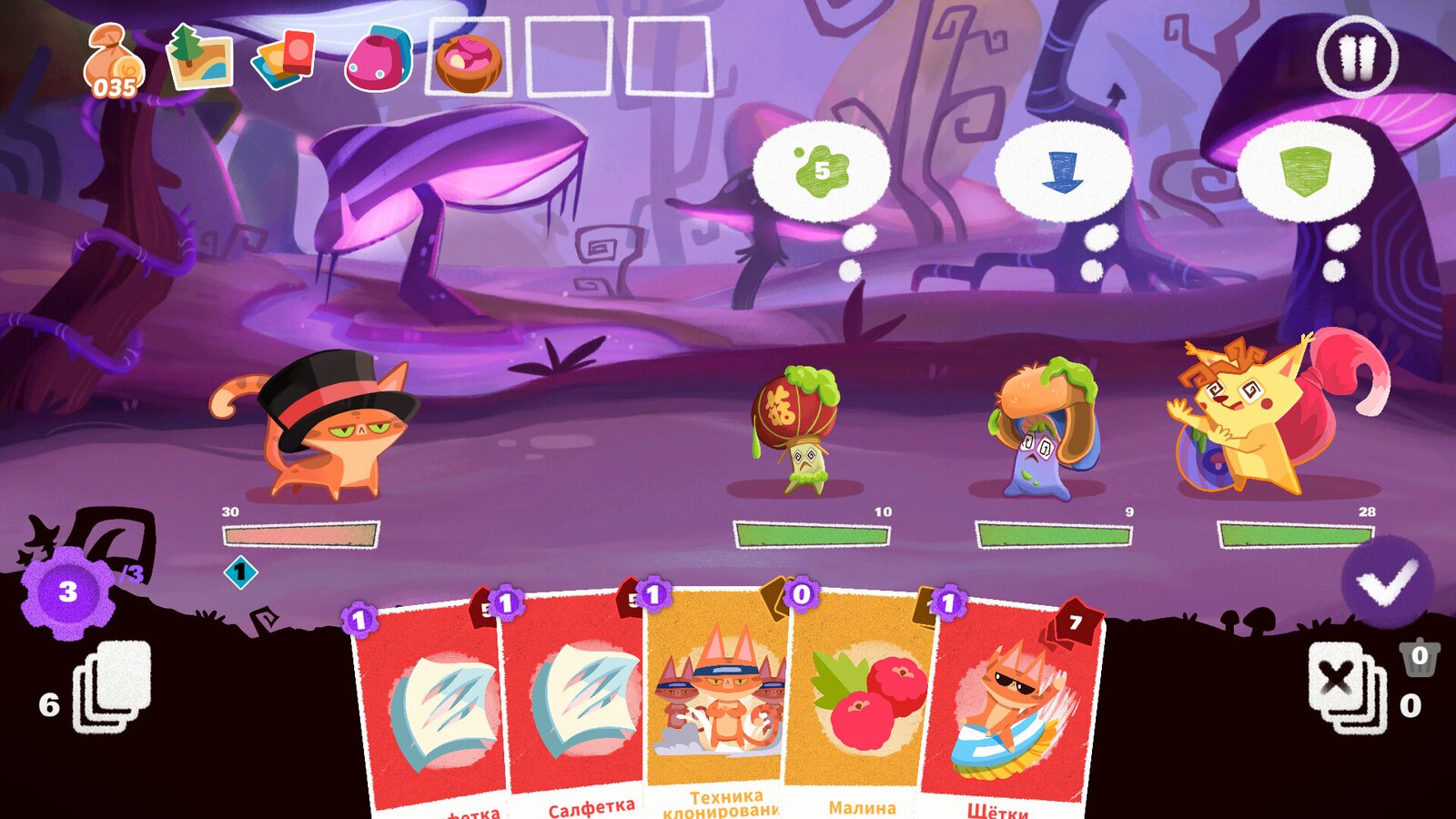
Task: Target the mushroom taco enemy with 9 HP
Action: pos(1044,428)
